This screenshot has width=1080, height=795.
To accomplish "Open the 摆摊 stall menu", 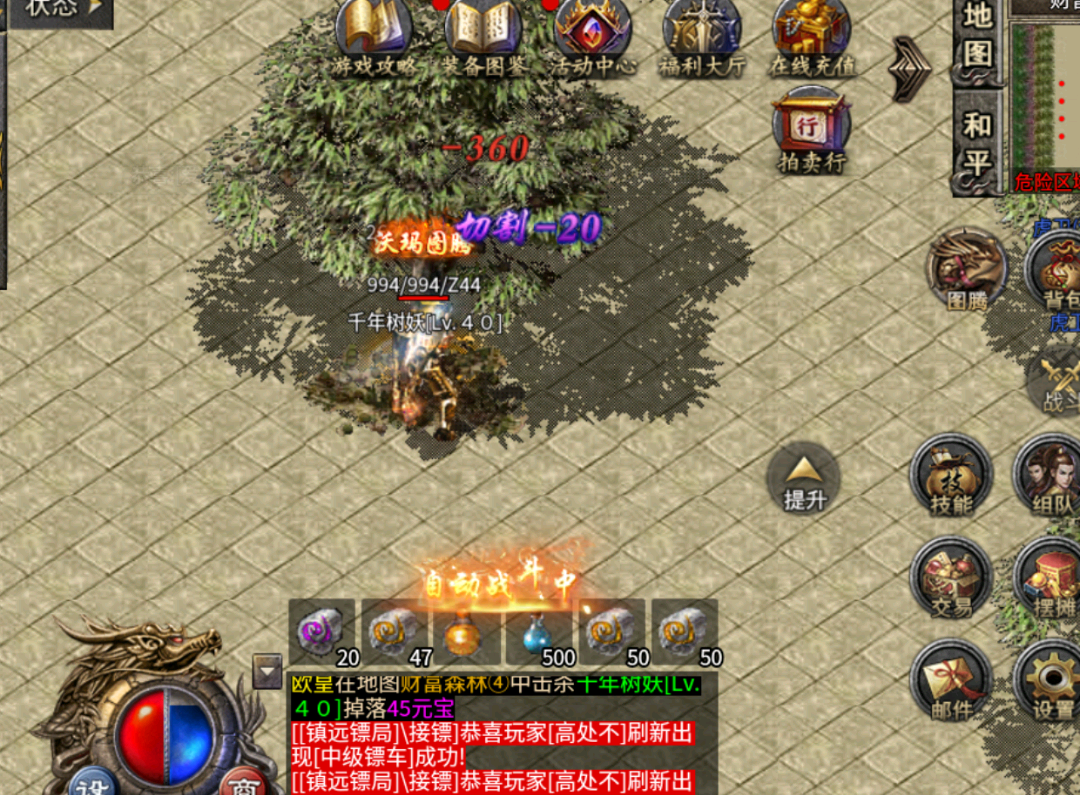I will pyautogui.click(x=1050, y=578).
